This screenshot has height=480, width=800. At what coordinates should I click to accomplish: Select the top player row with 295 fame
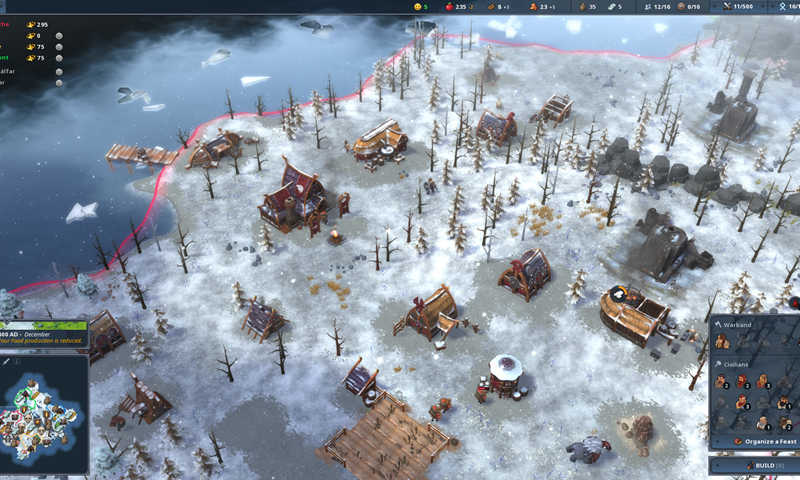30,21
